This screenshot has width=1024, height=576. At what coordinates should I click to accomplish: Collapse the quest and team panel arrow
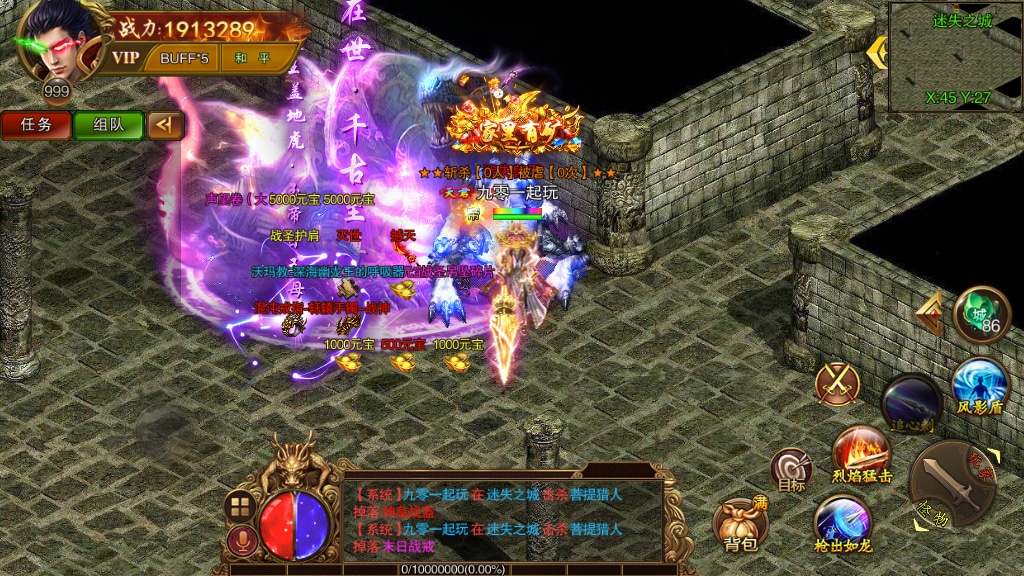pos(165,125)
